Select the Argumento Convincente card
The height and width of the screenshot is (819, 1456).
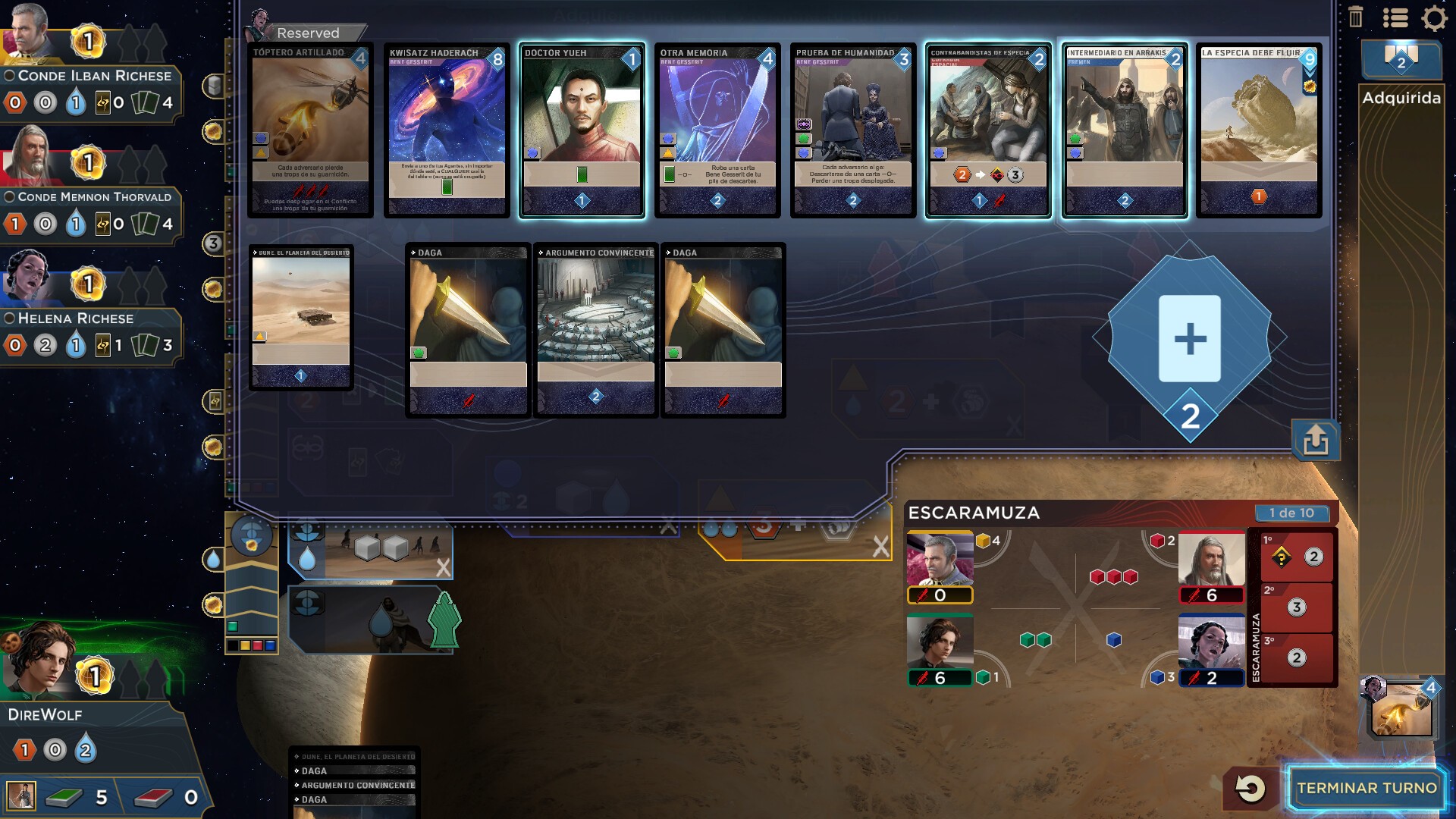coord(595,330)
